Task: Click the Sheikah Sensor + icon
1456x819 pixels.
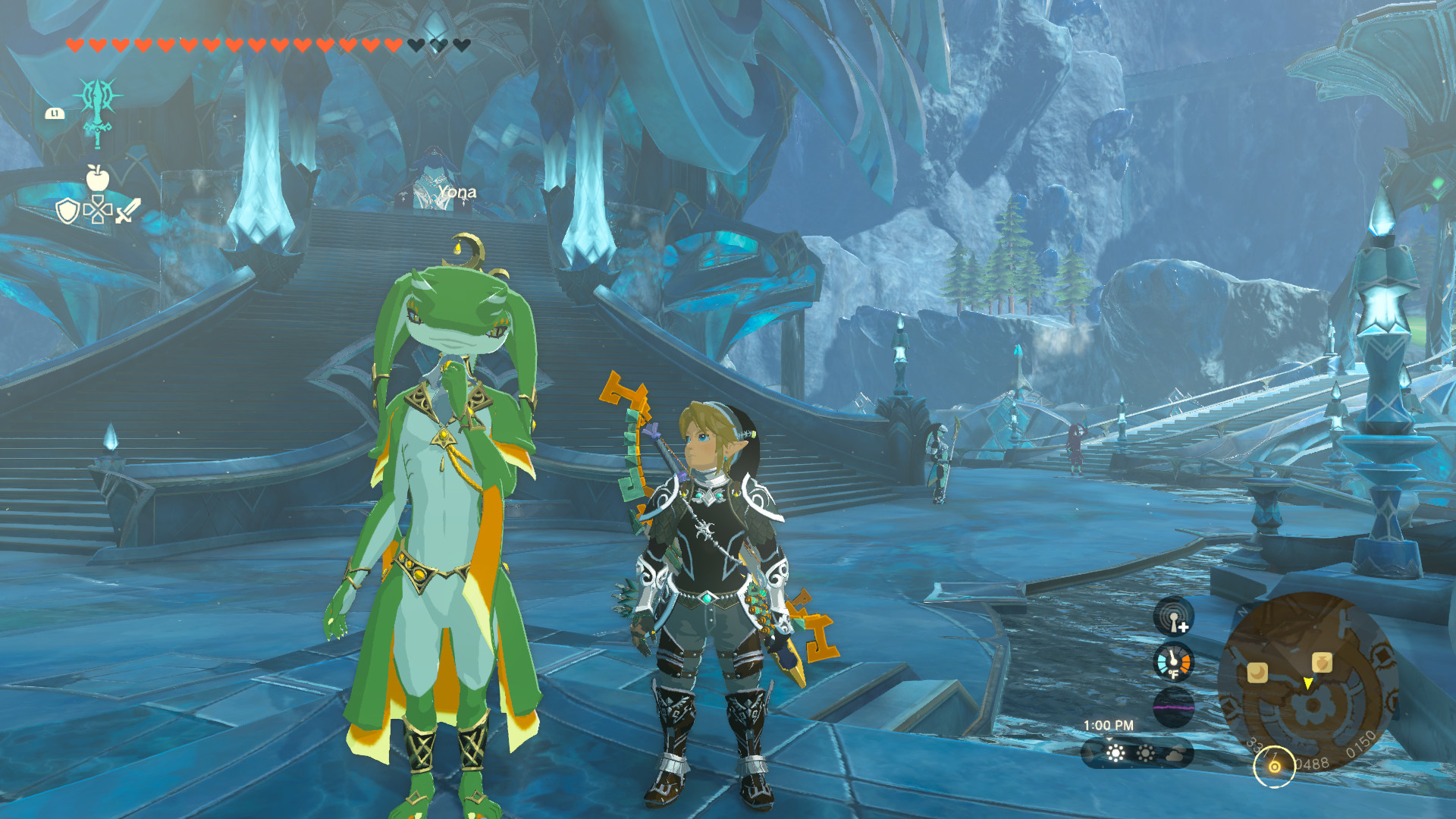Action: [x=1174, y=619]
